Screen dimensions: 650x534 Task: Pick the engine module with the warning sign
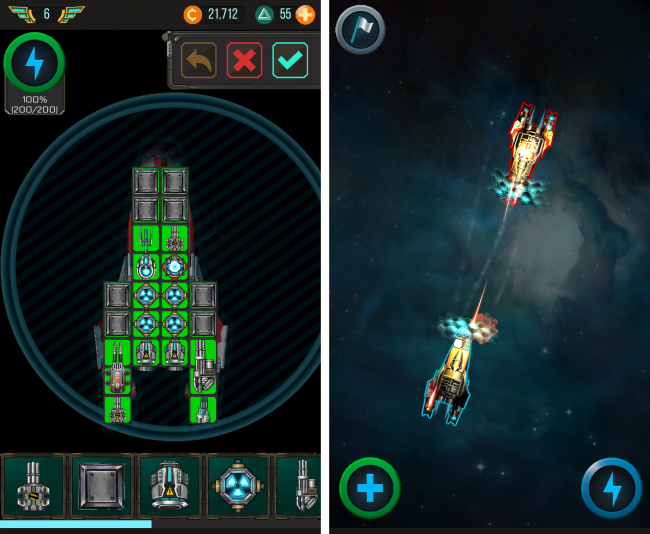(x=169, y=486)
